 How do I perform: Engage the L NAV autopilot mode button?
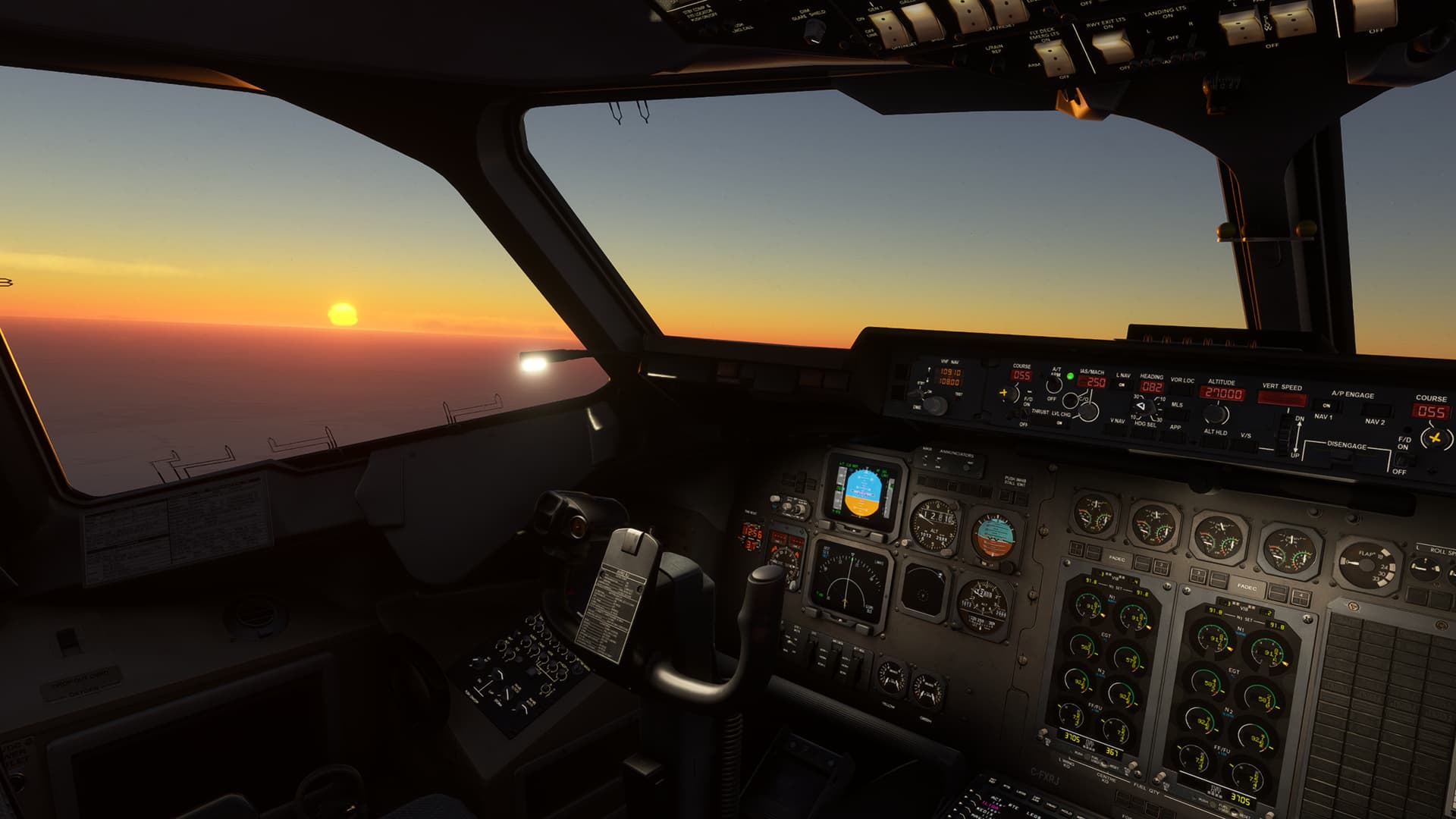pyautogui.click(x=1122, y=386)
